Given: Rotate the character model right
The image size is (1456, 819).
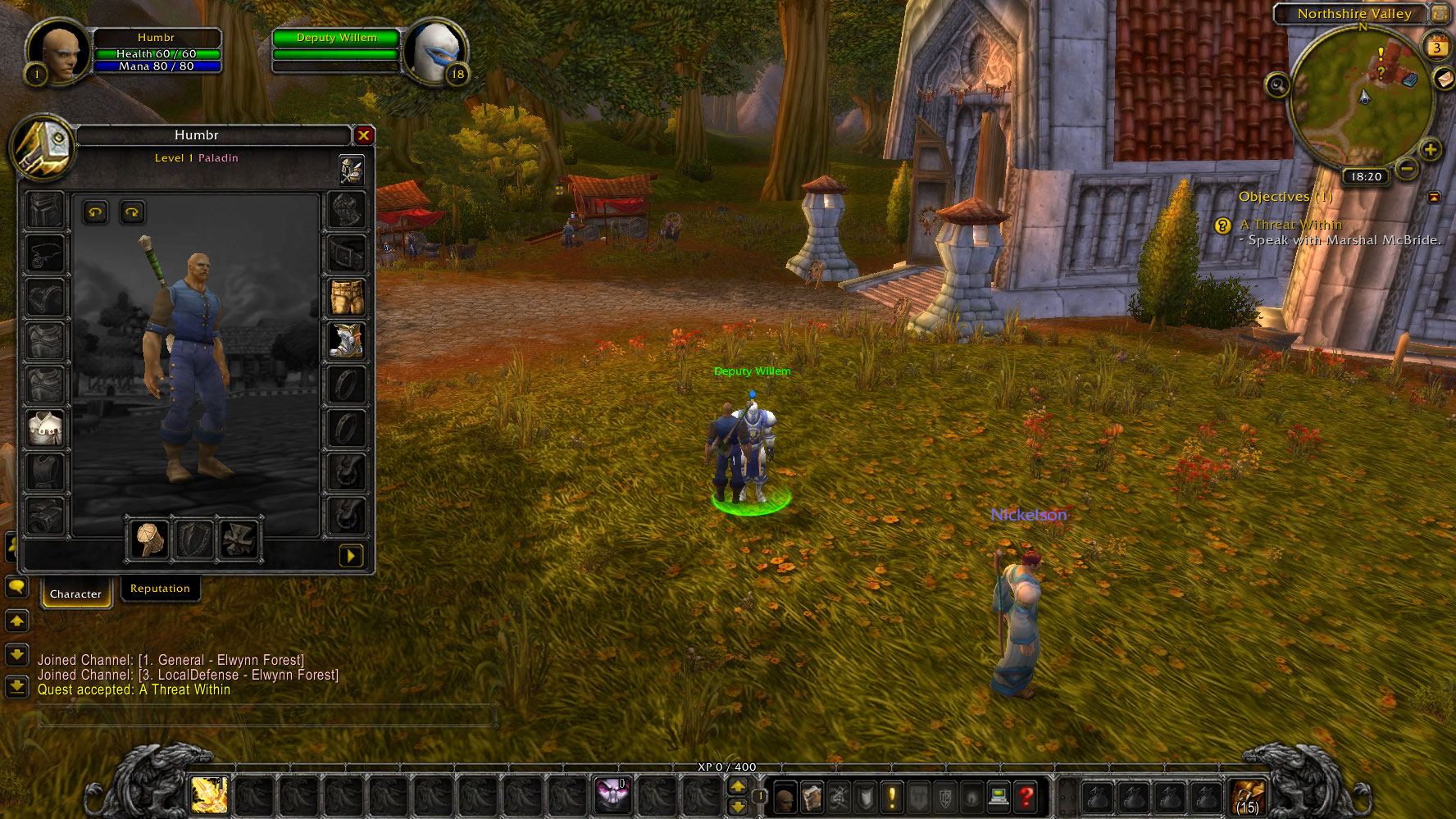Looking at the screenshot, I should [x=132, y=213].
